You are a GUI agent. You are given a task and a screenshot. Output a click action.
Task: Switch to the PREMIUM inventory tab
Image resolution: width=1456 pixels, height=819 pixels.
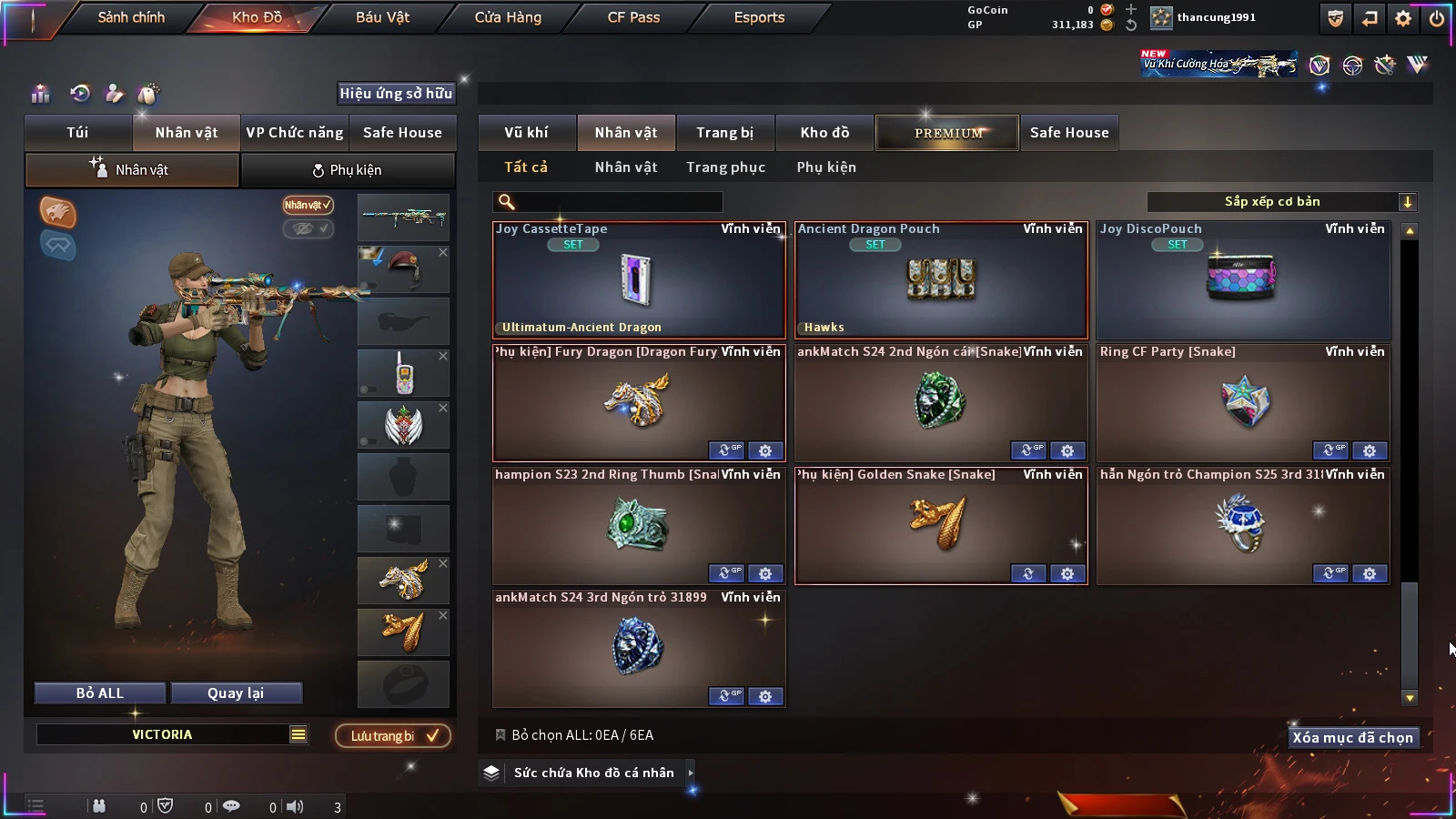point(947,133)
